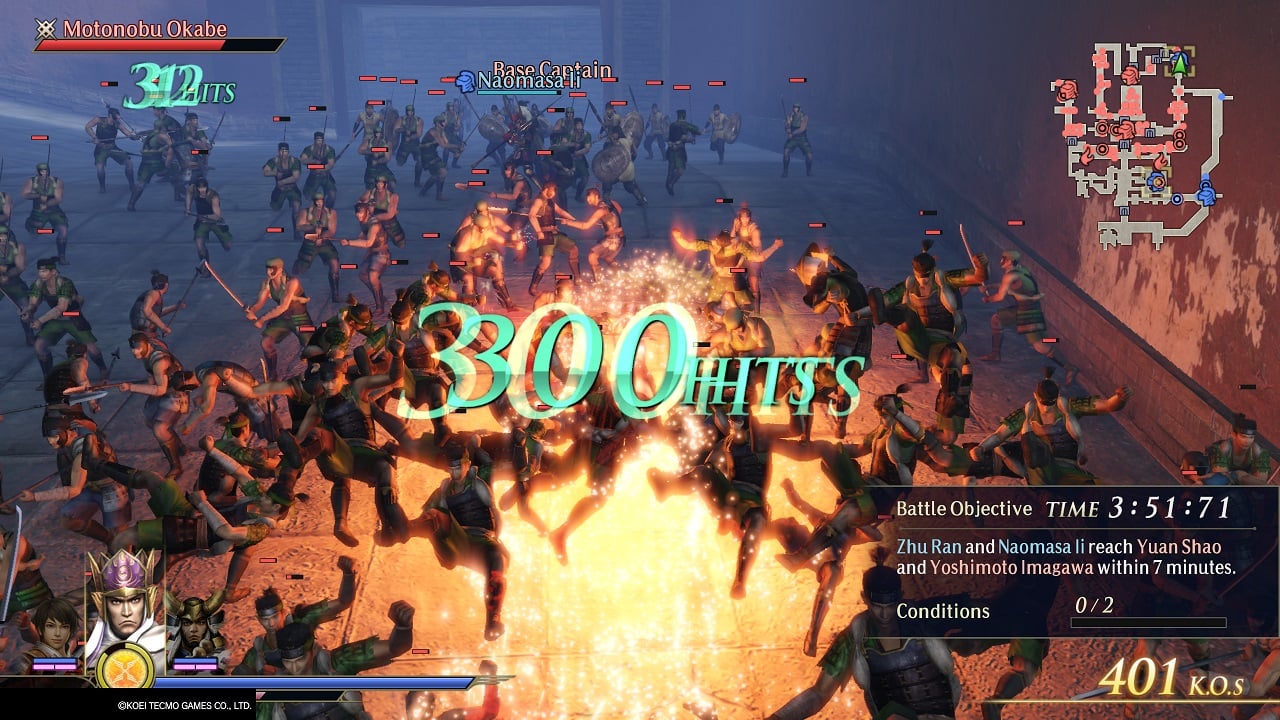Click the green player arrow on minimap
Image resolution: width=1280 pixels, height=720 pixels.
tap(1180, 63)
